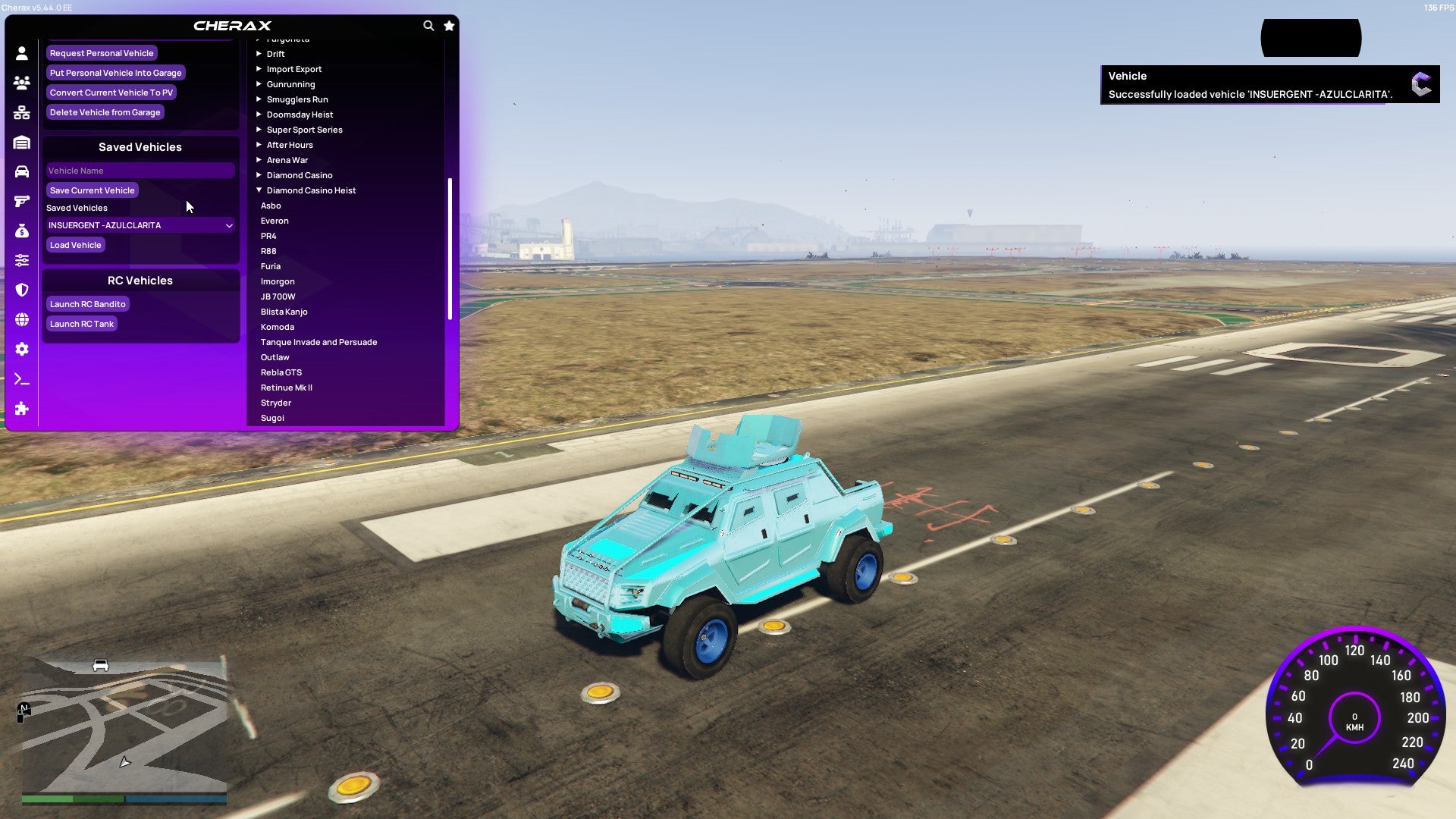
Task: Select Komoda from the vehicle list
Action: click(278, 327)
